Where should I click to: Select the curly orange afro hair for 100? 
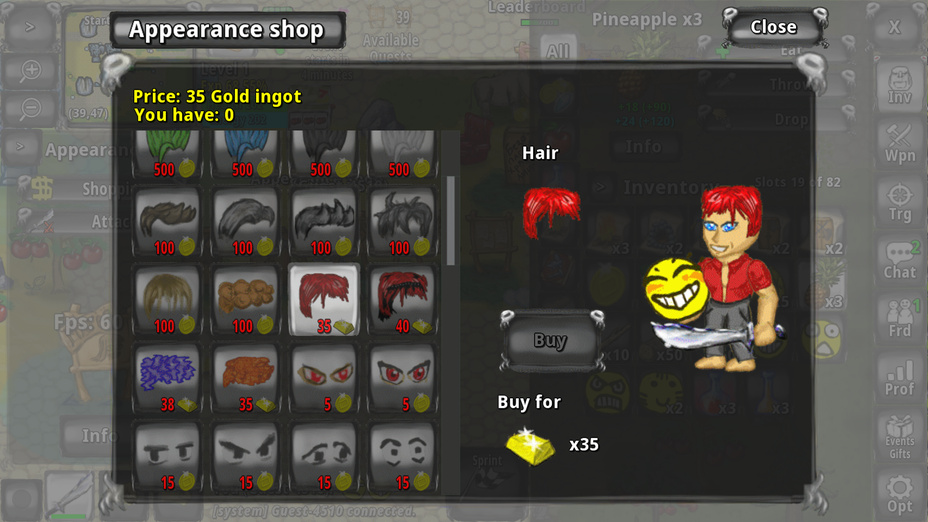(246, 298)
